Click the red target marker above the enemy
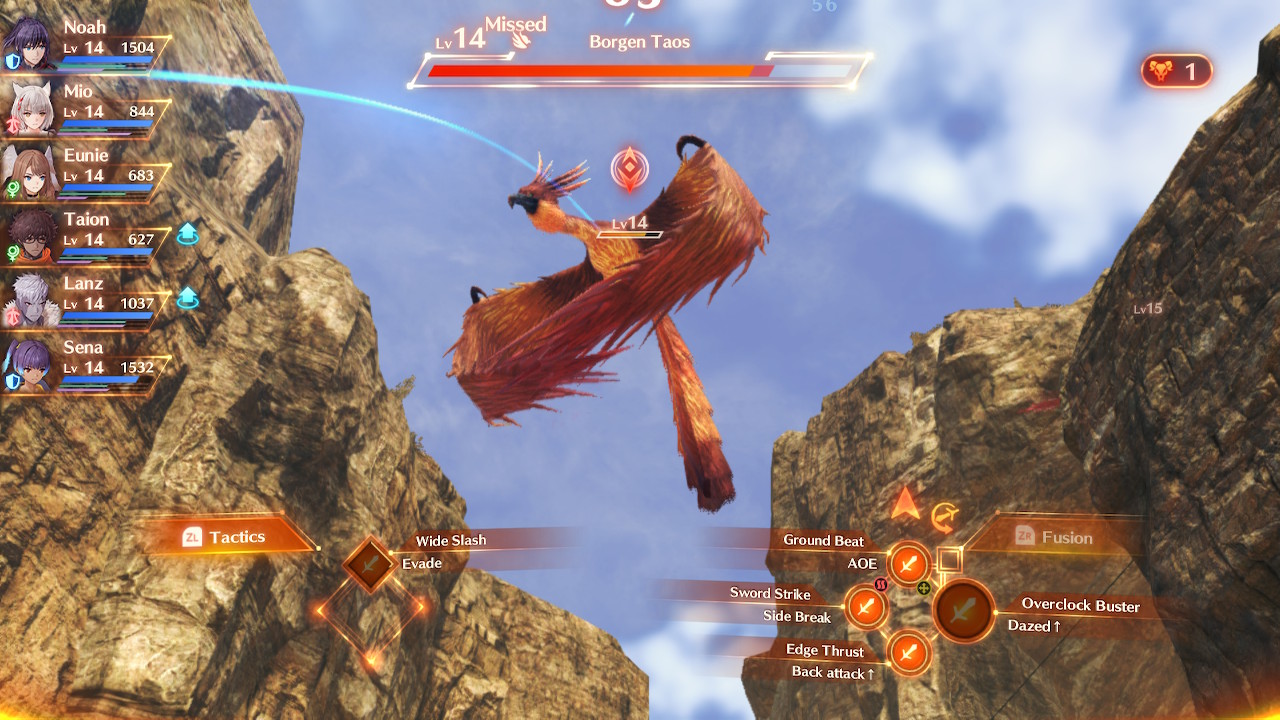Screen dimensions: 1280x720 (629, 170)
